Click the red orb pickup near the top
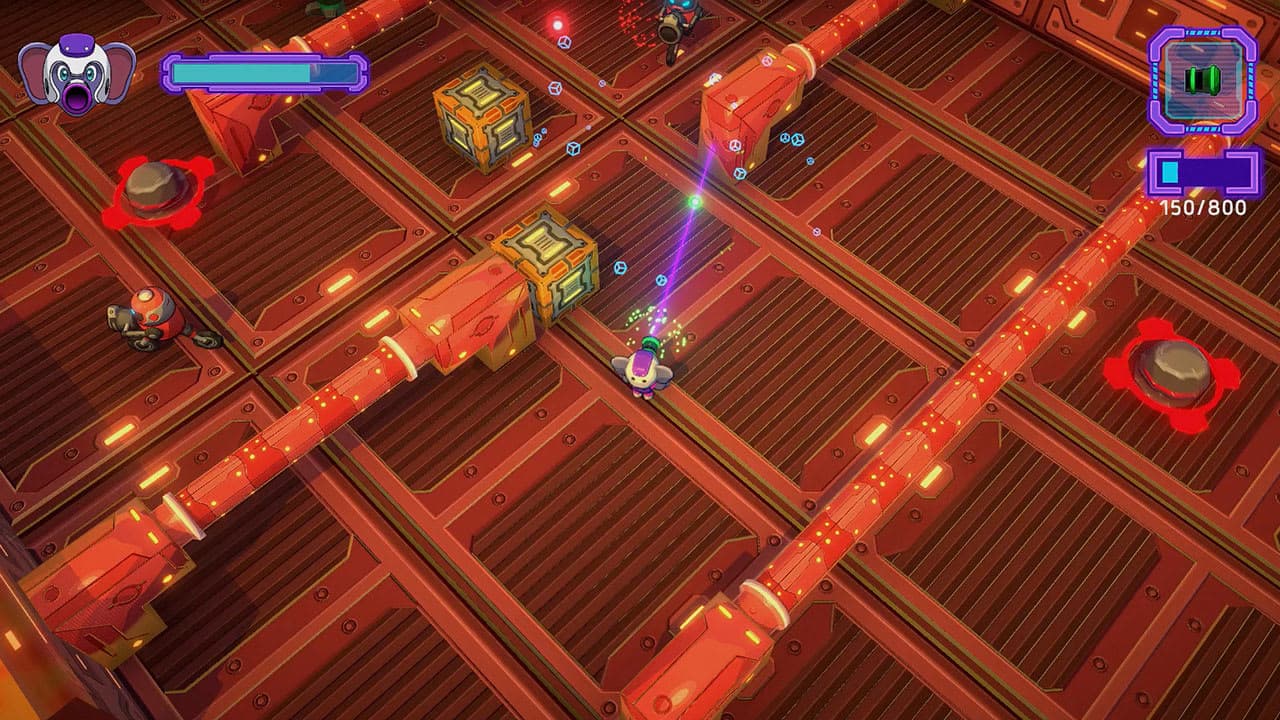 point(557,23)
